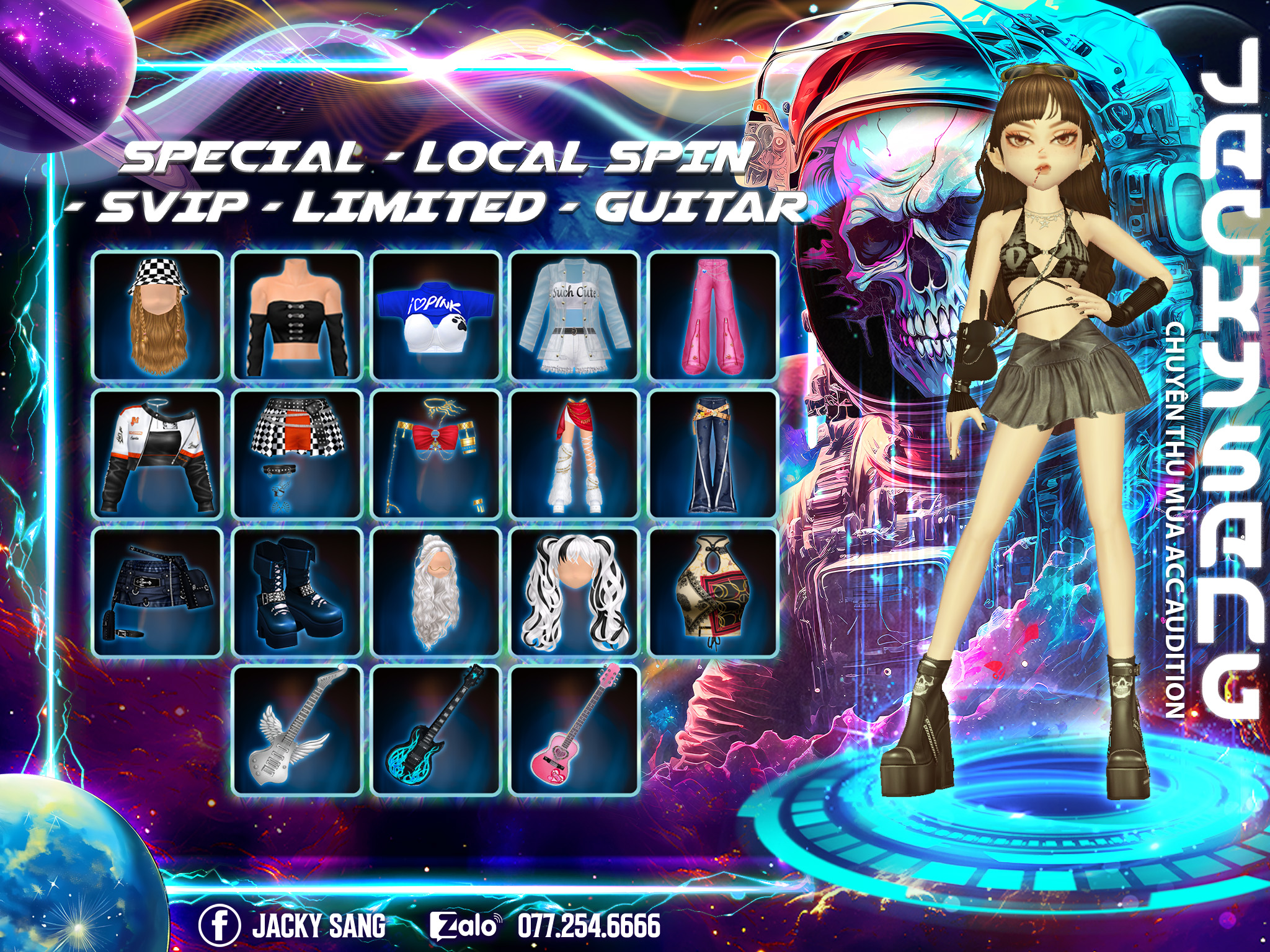Choose the pink cargo pants tile
1270x952 pixels.
click(x=713, y=316)
